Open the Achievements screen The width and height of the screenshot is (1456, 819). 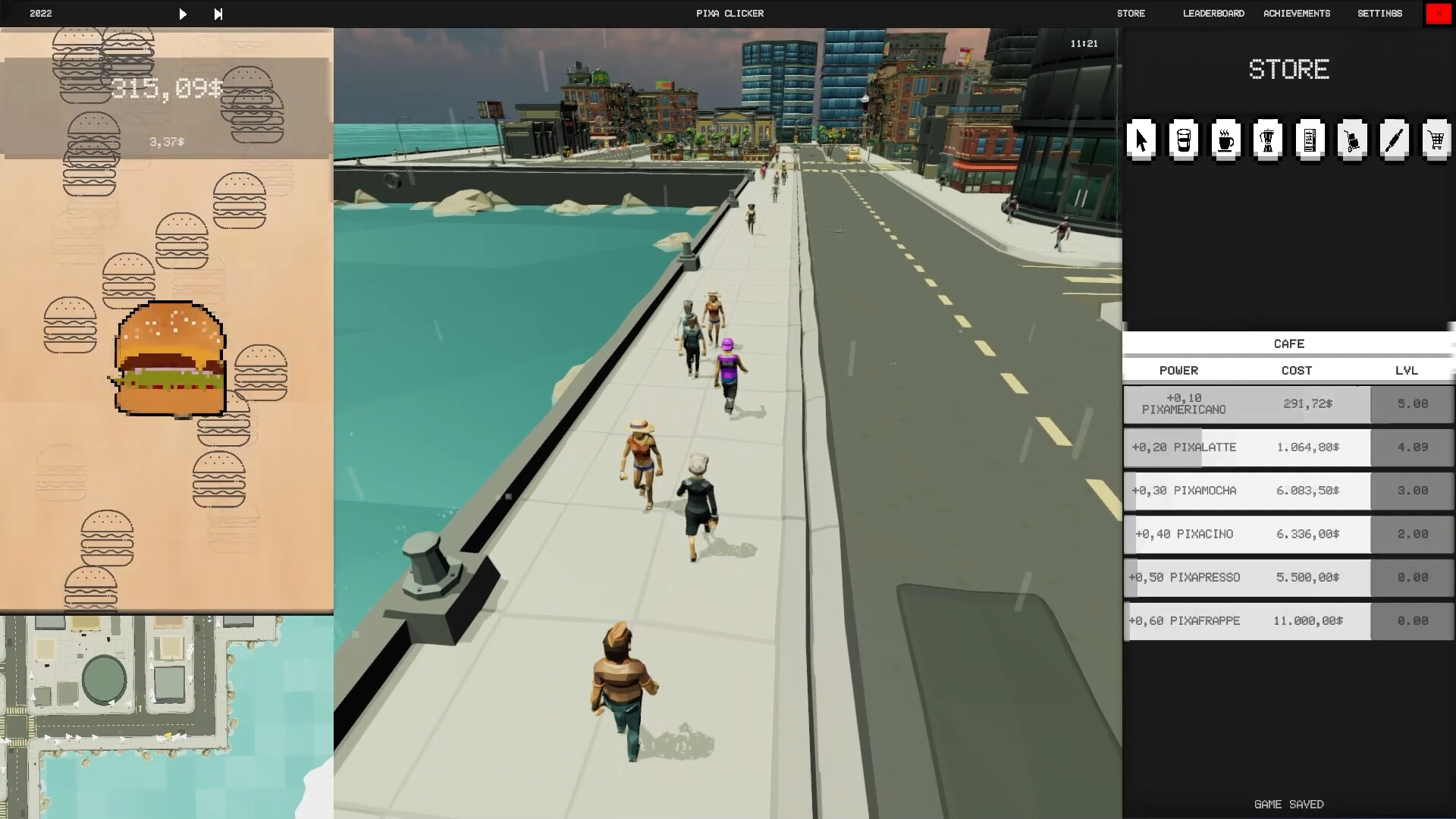pos(1296,13)
